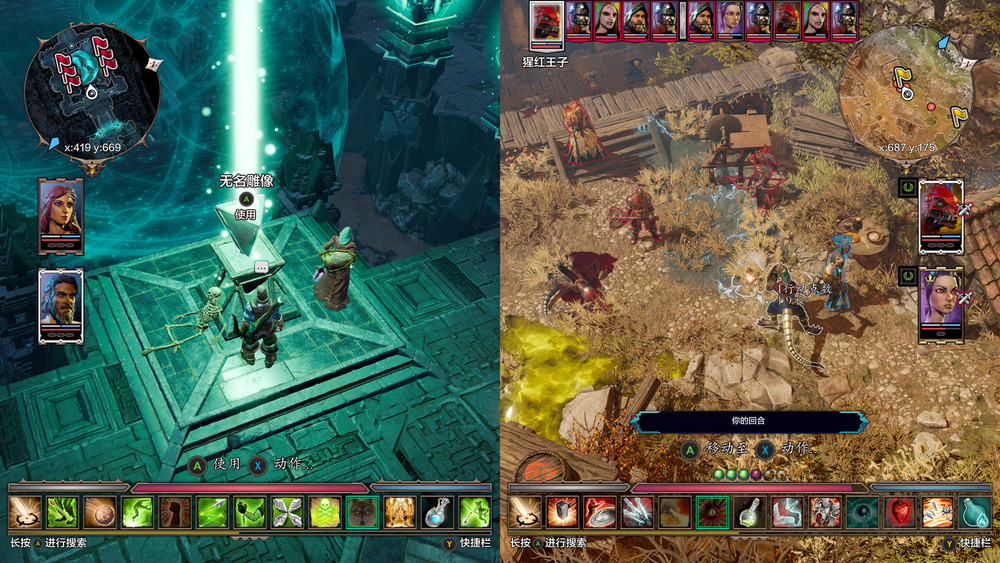Viewport: 1000px width, 563px height.
Task: Use the teal water flask item
Action: 974,512
